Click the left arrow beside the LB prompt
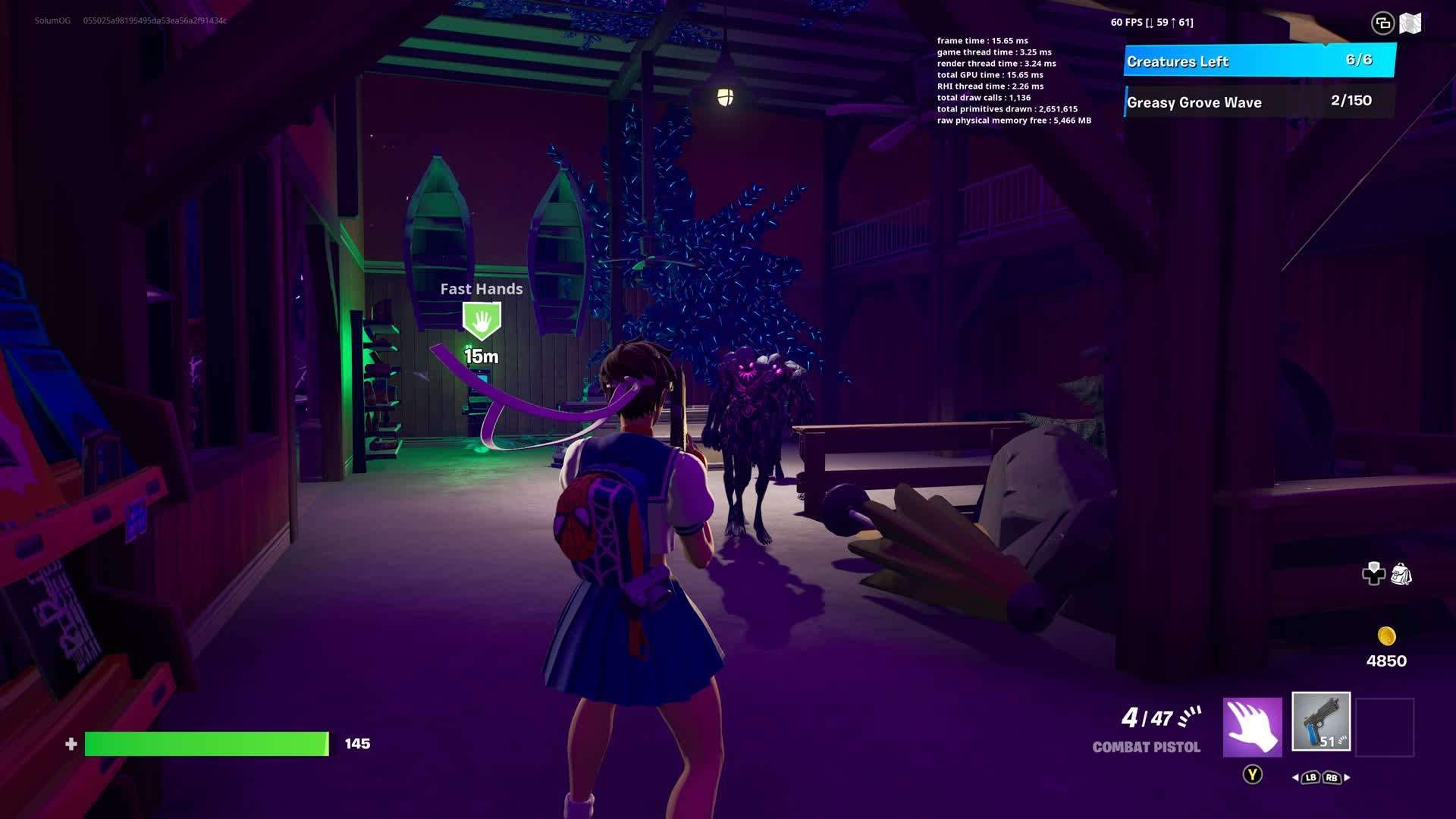This screenshot has height=819, width=1456. 1294,777
